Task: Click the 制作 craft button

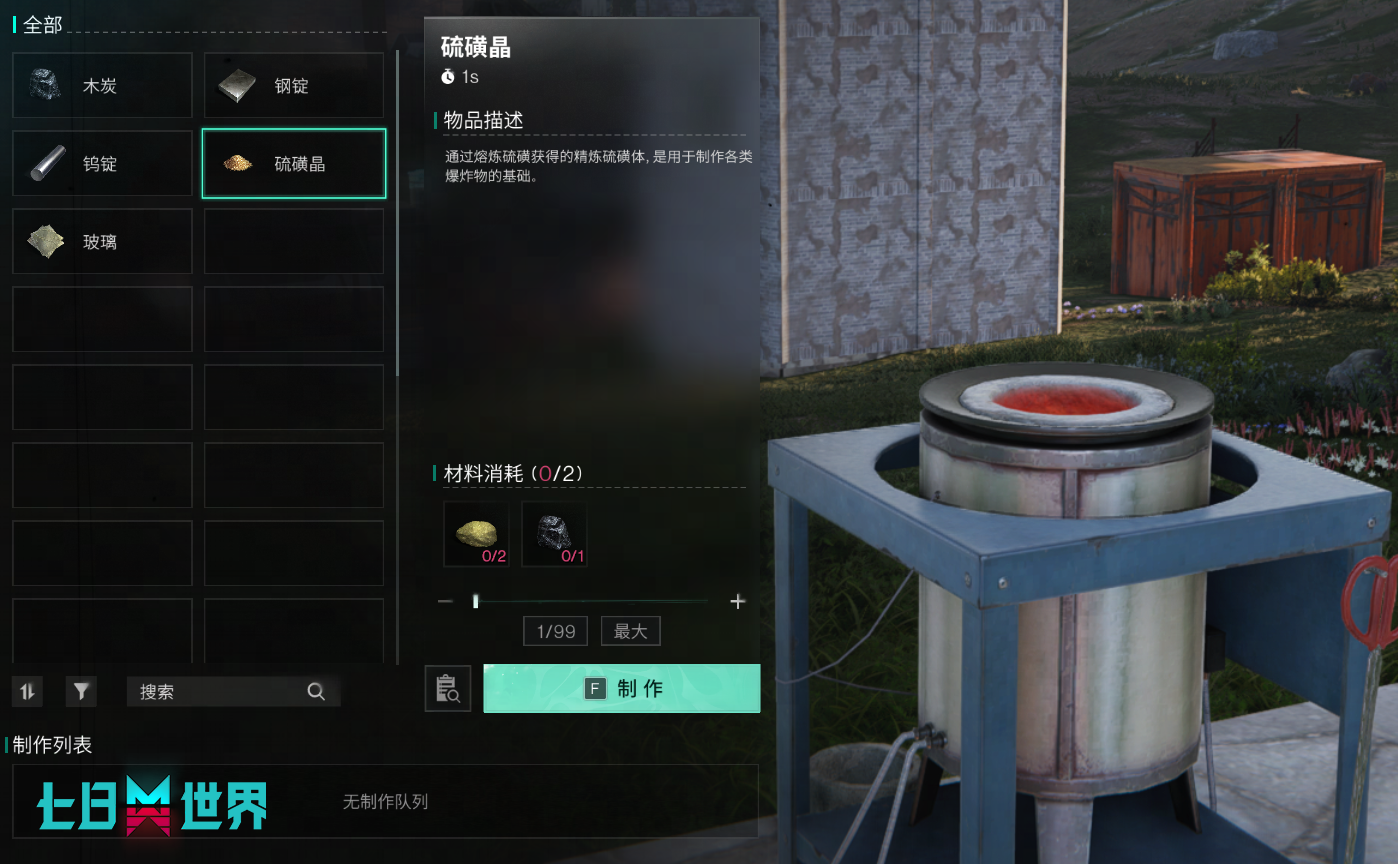Action: [622, 689]
